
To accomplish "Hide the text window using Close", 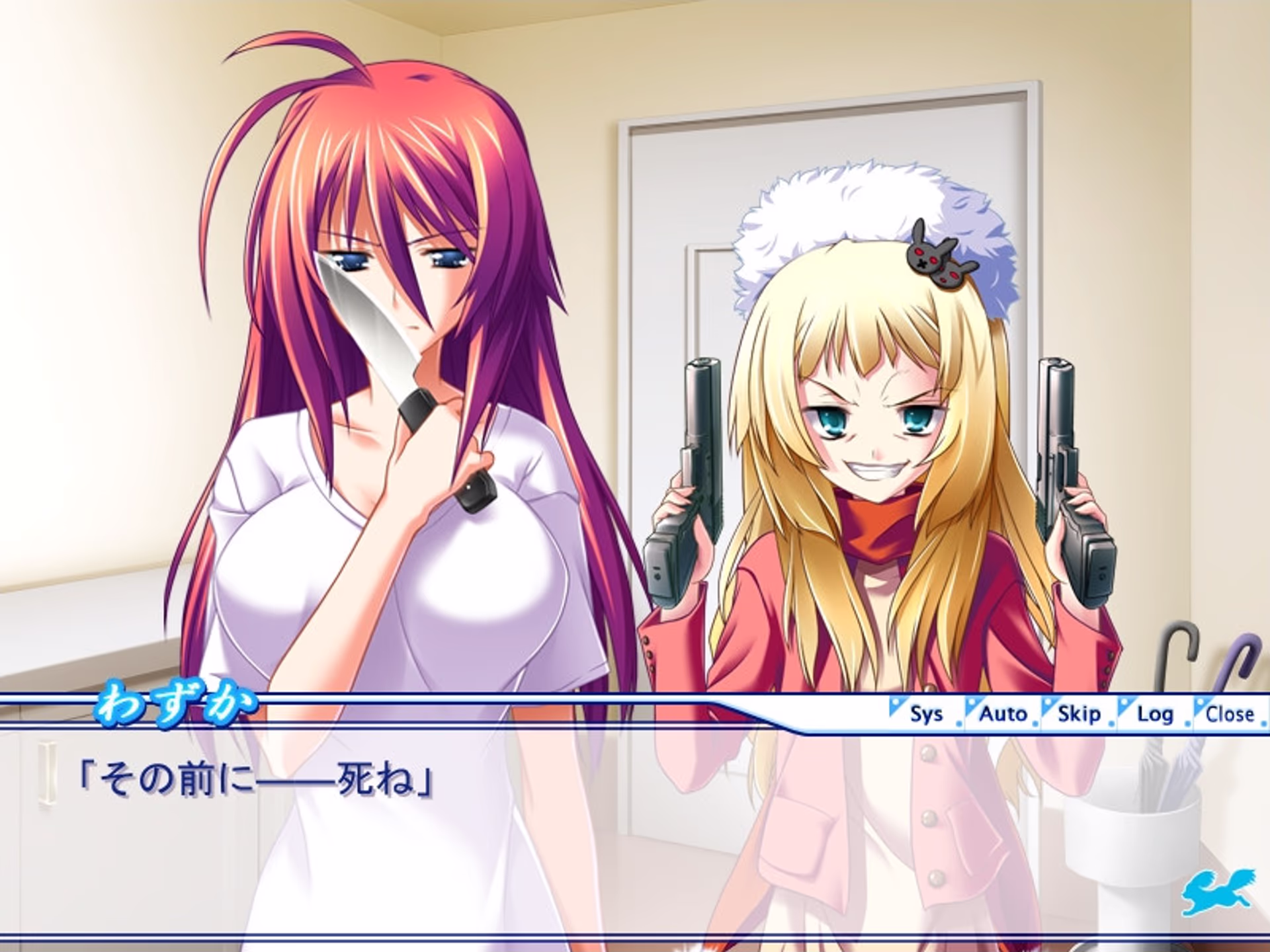I will (x=1231, y=713).
